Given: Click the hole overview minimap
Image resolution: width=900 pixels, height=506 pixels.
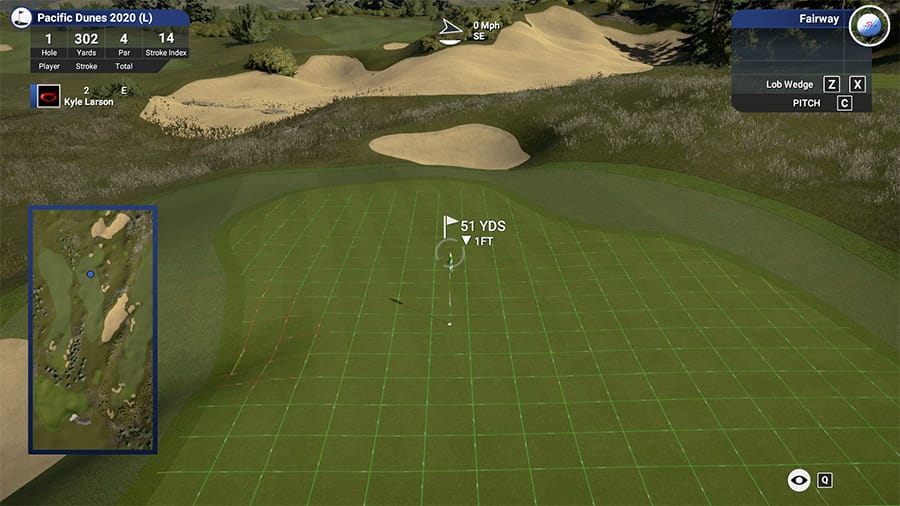Looking at the screenshot, I should tap(92, 329).
